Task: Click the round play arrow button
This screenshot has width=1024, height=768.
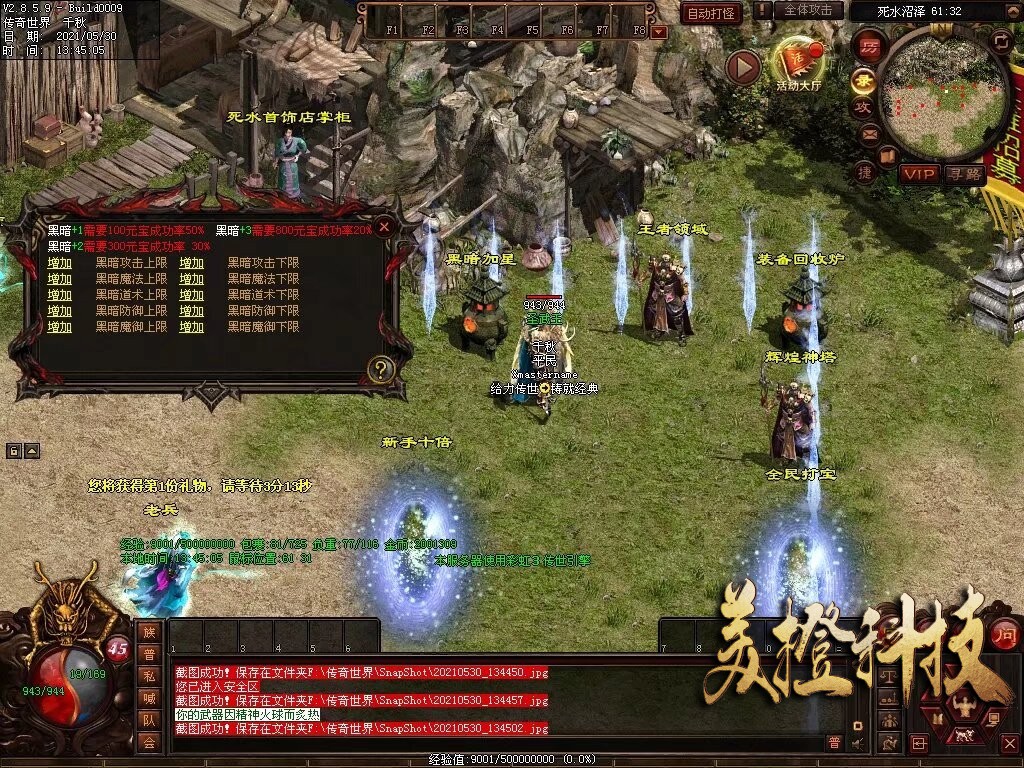Action: click(743, 67)
